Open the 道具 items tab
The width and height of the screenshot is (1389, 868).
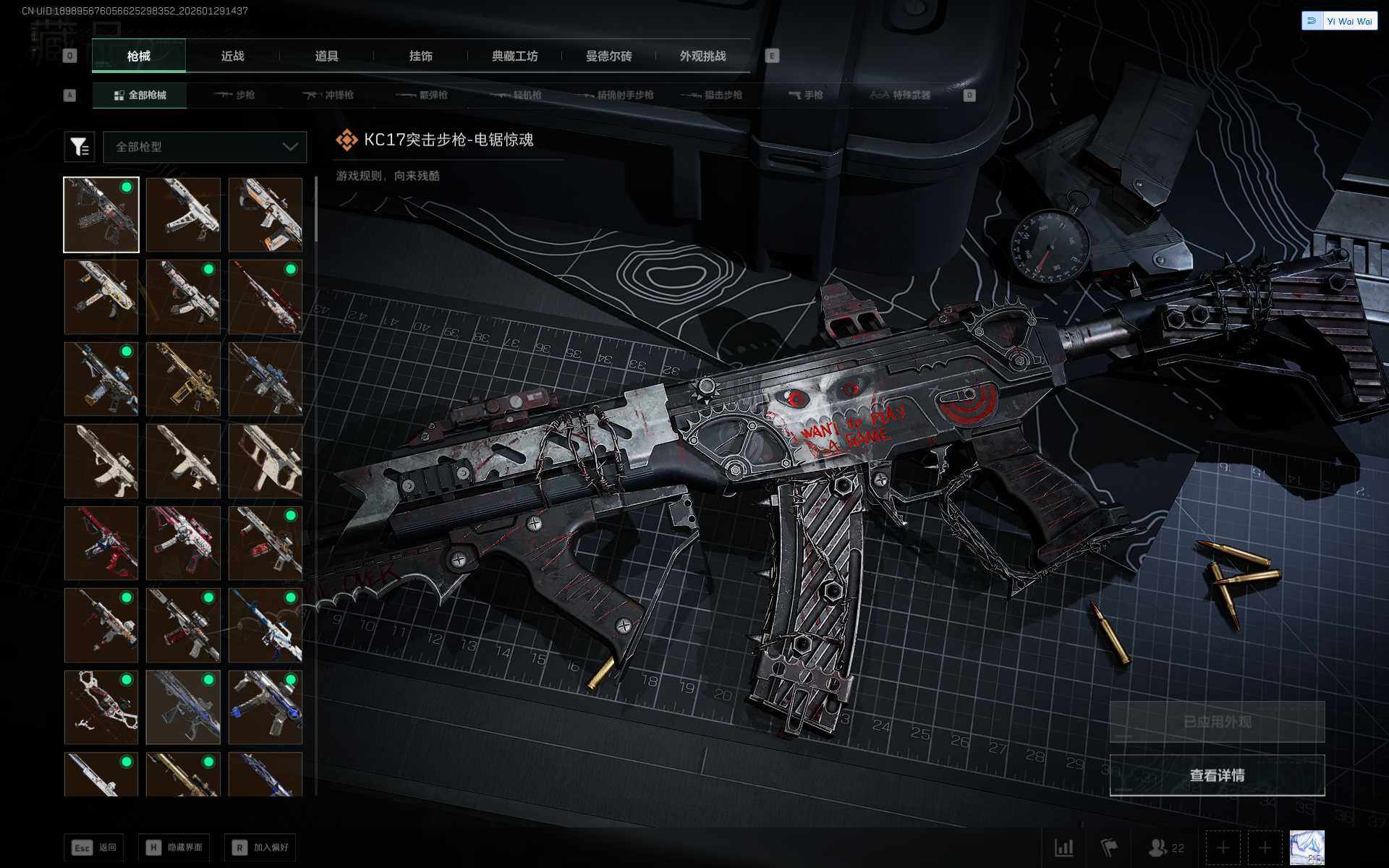(326, 56)
